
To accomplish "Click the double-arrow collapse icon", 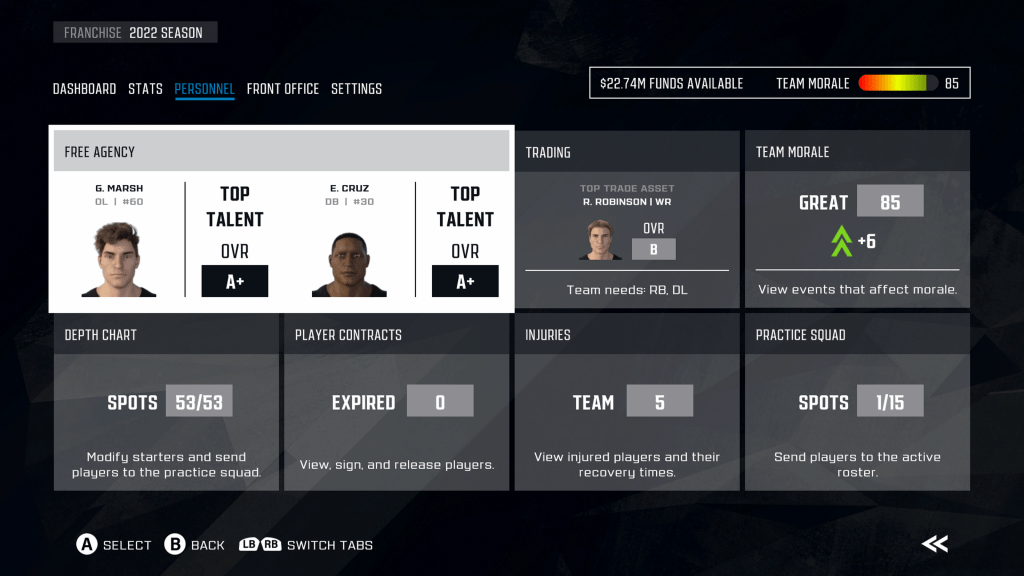I will 935,544.
